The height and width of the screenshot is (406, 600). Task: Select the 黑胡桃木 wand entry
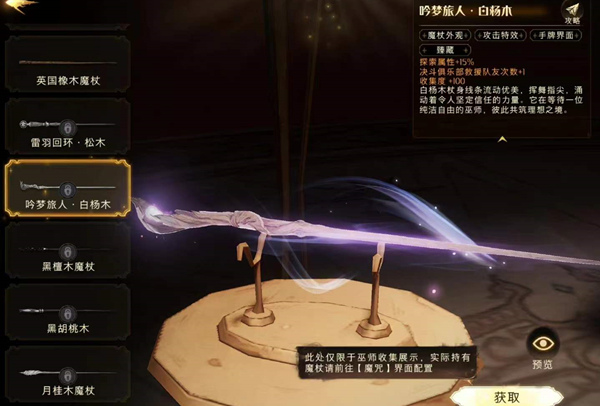point(68,314)
